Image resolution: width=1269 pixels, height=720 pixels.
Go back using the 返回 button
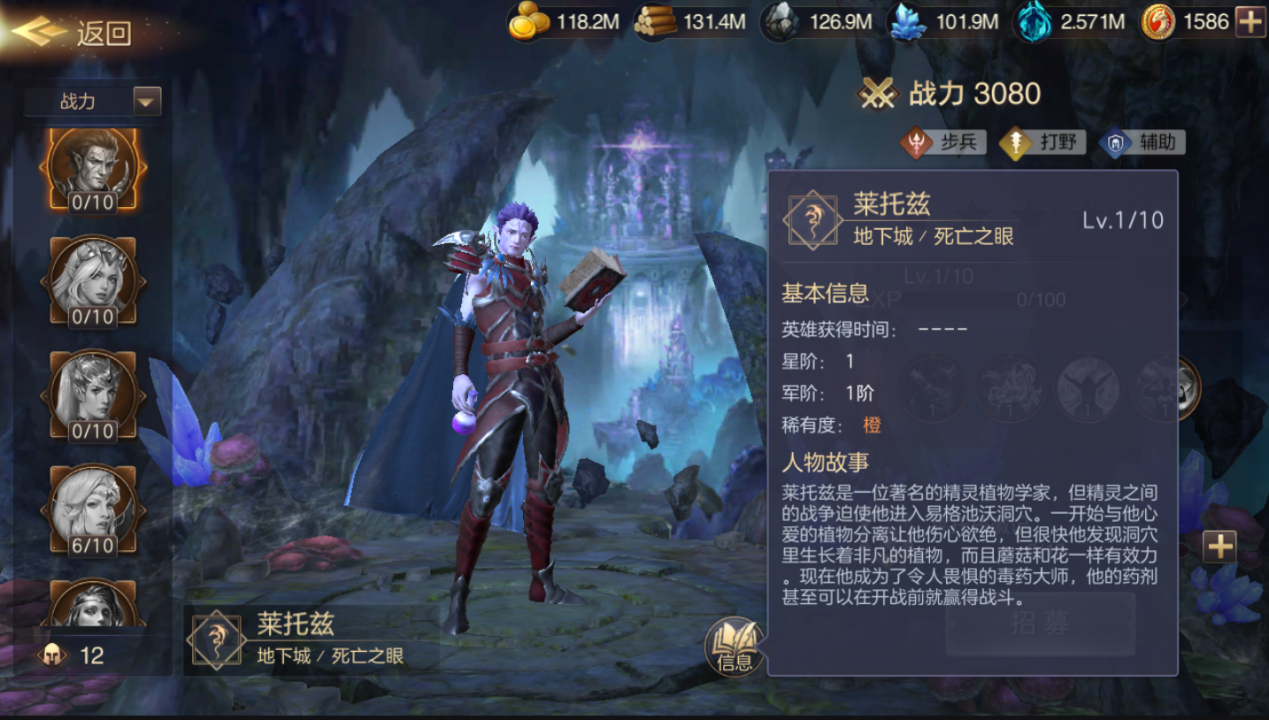click(75, 33)
